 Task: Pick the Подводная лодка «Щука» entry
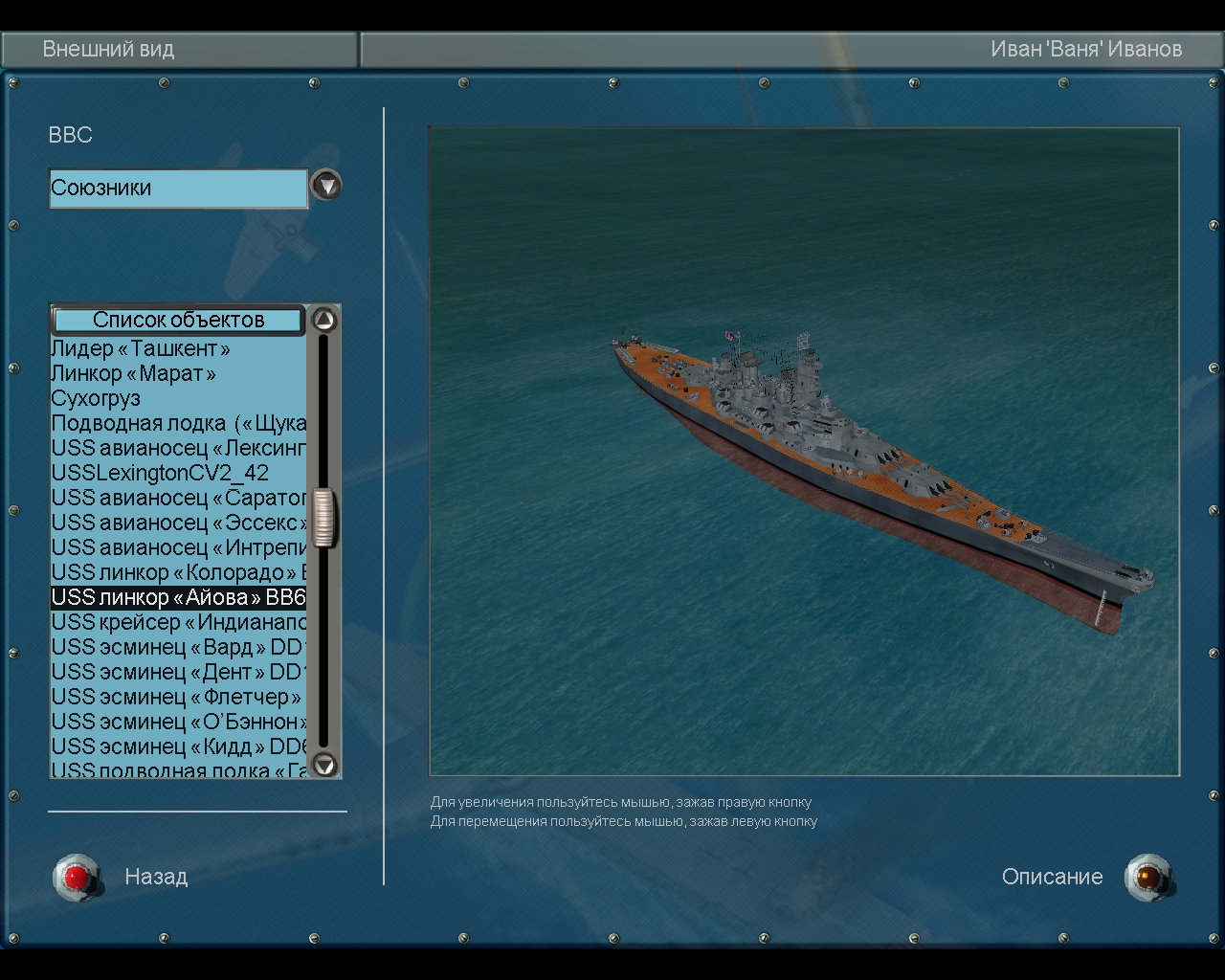click(x=178, y=423)
